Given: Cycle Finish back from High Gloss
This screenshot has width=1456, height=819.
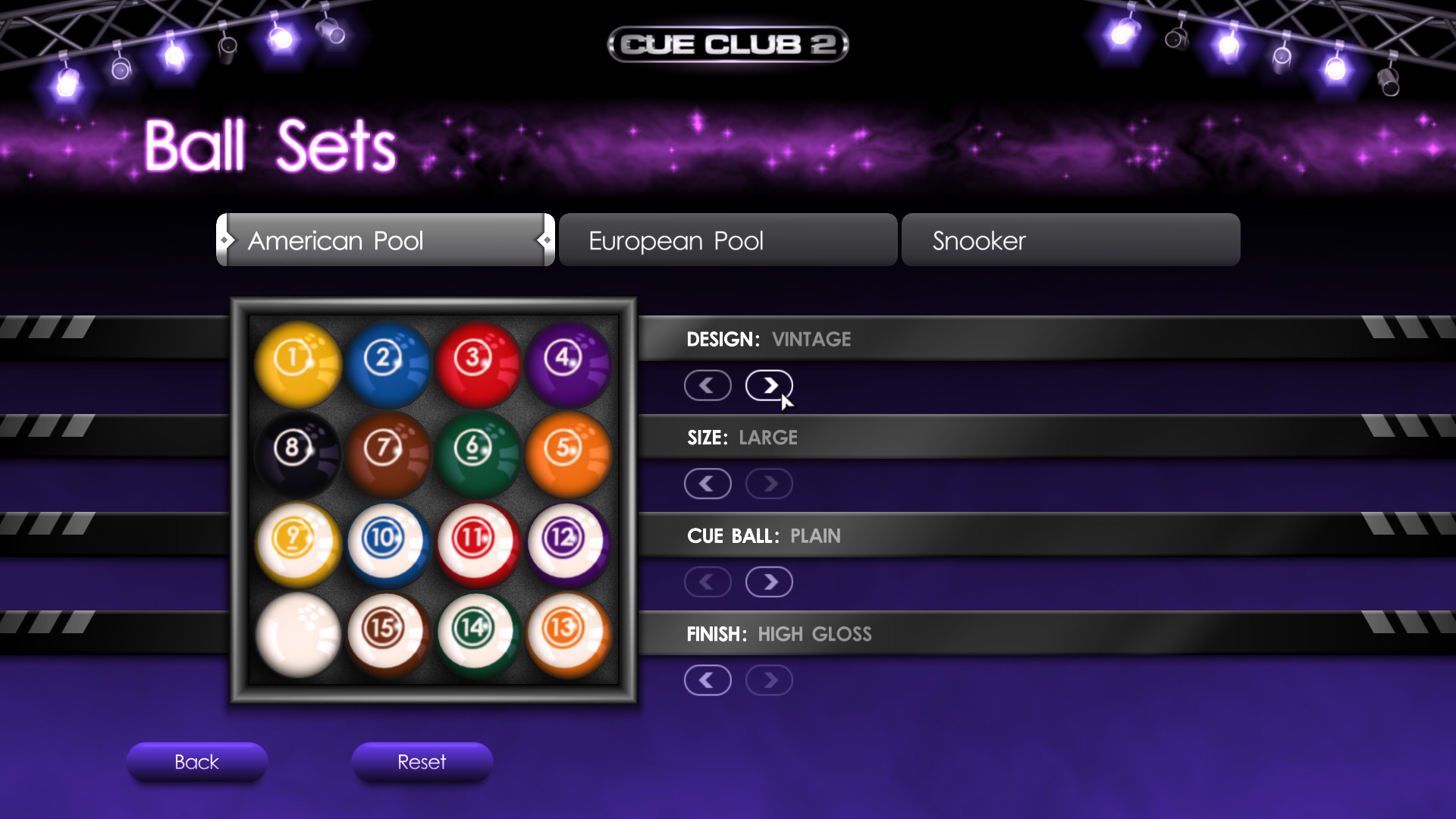Looking at the screenshot, I should [708, 680].
